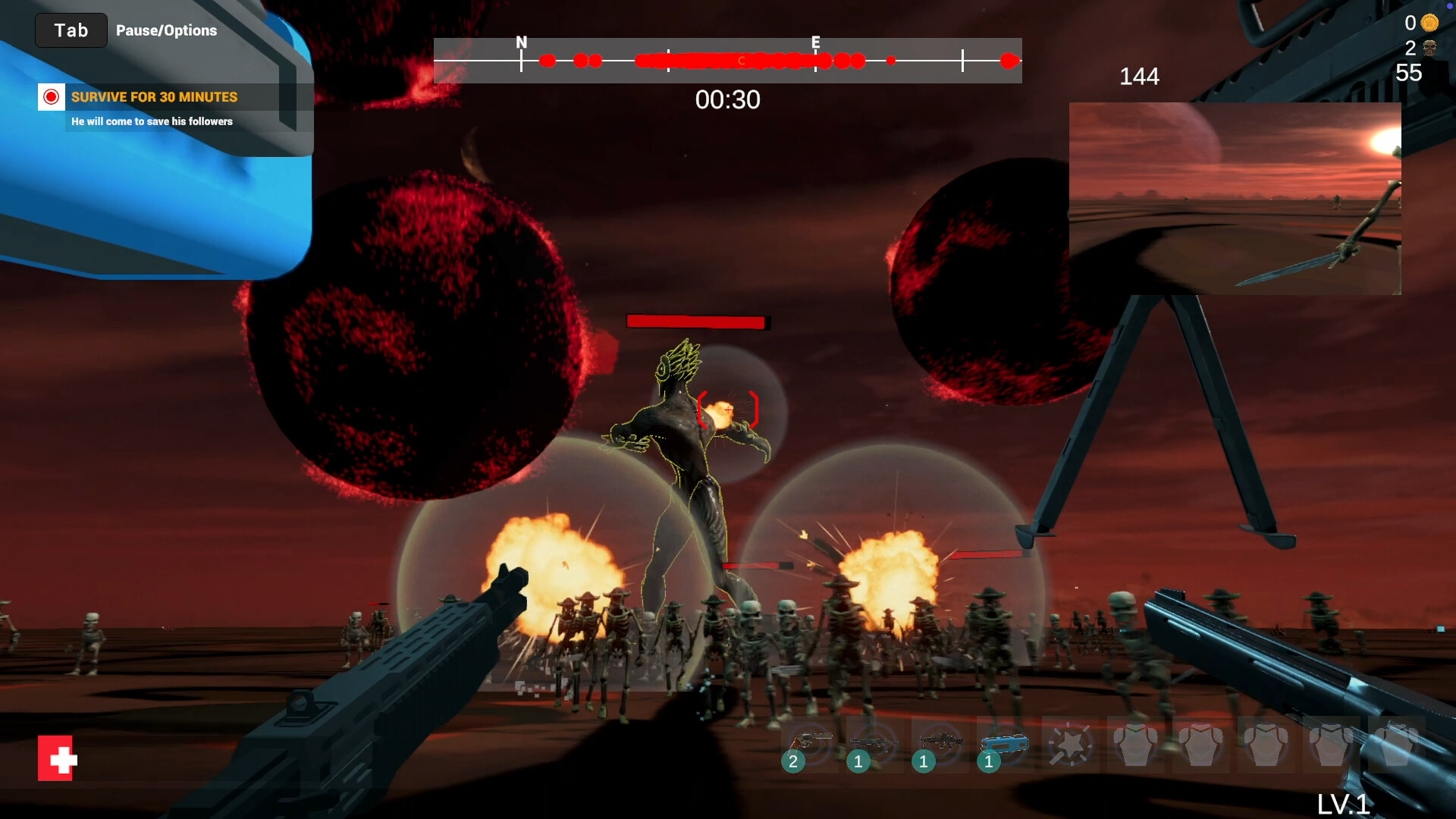
Task: Click the top-right kill cam preview
Action: point(1235,197)
